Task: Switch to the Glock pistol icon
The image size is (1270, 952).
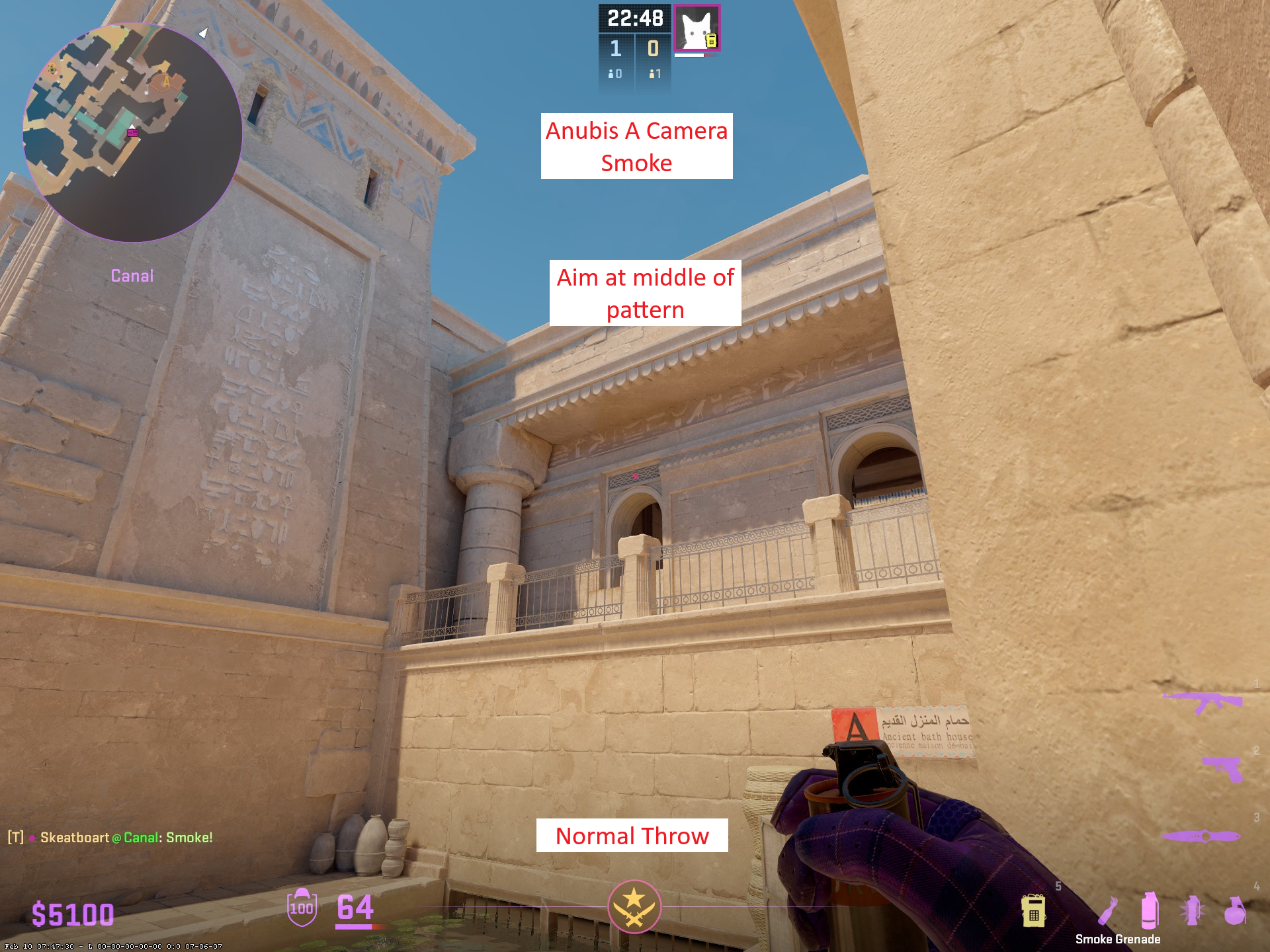Action: 1222,768
